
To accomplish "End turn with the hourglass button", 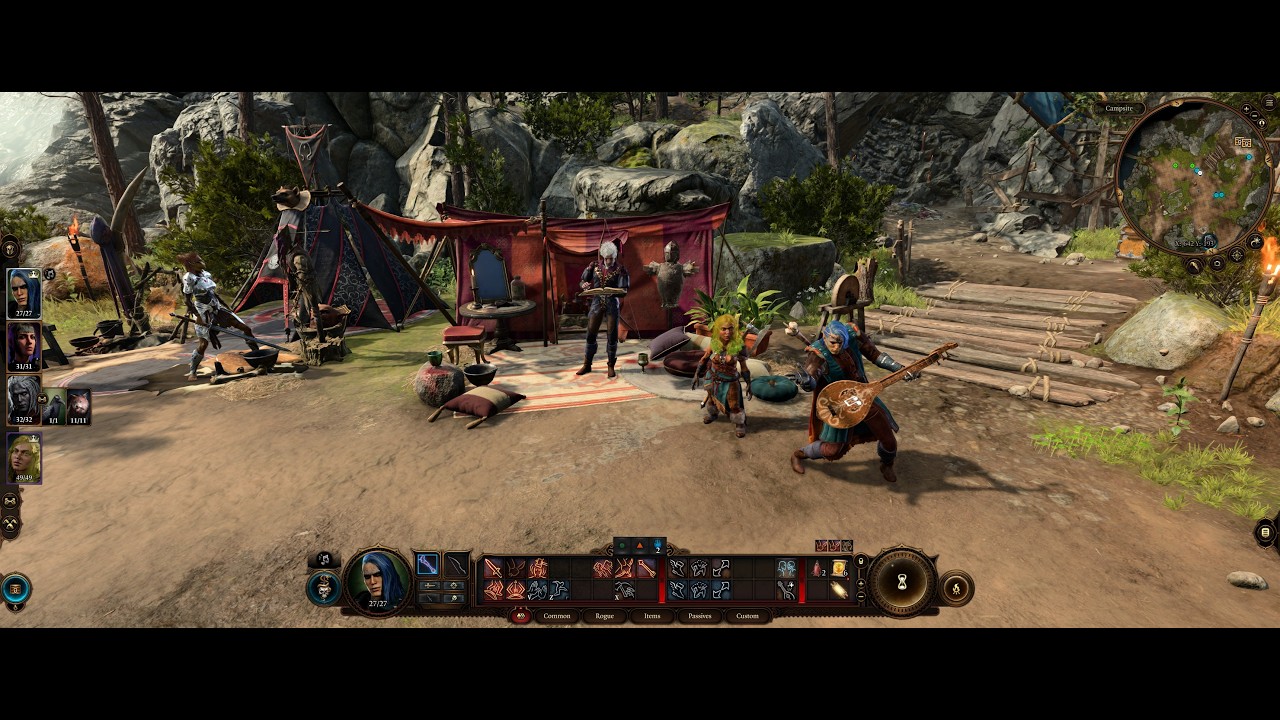I will (901, 583).
